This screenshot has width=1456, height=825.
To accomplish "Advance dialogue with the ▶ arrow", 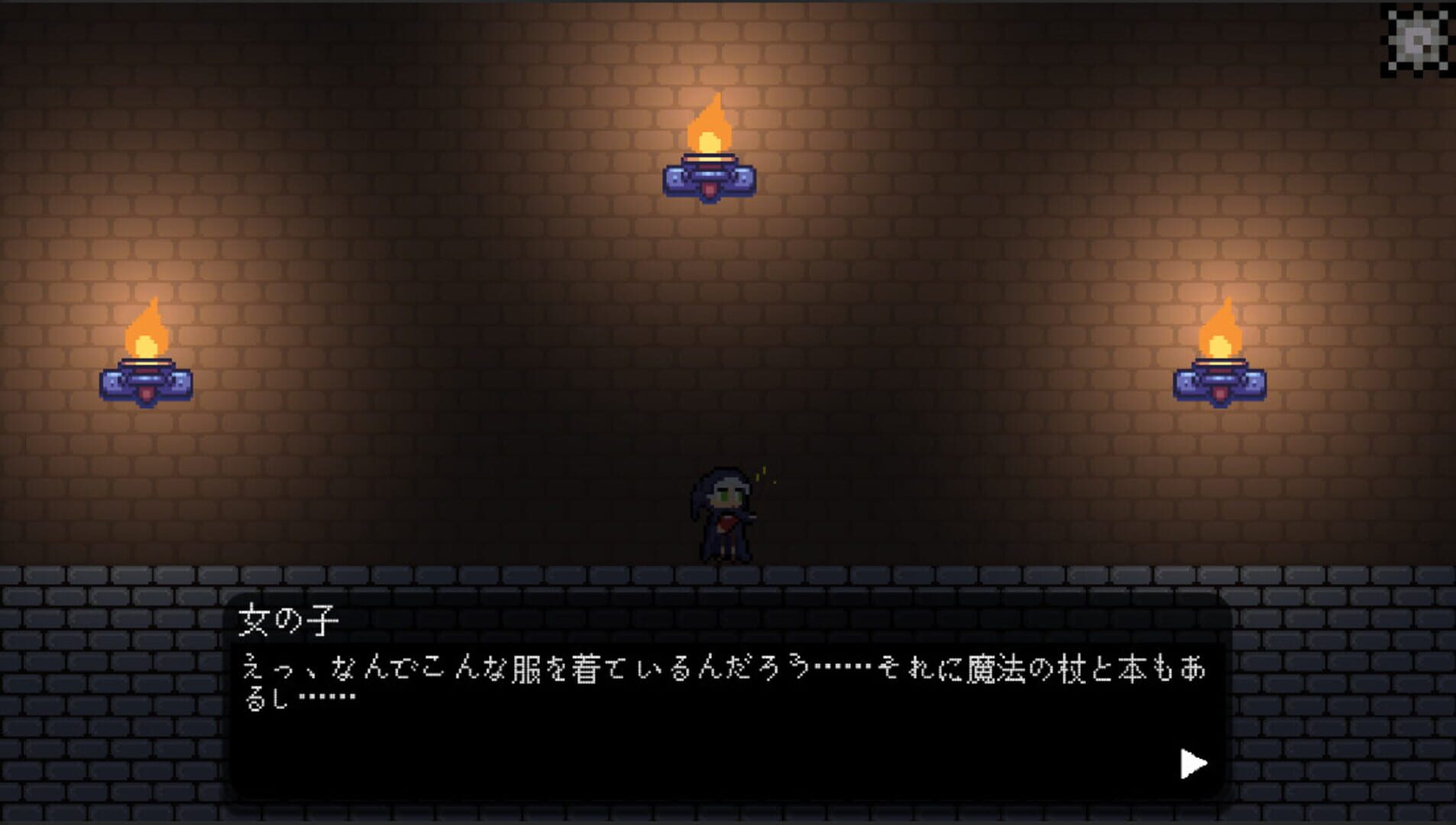I will pyautogui.click(x=1193, y=764).
